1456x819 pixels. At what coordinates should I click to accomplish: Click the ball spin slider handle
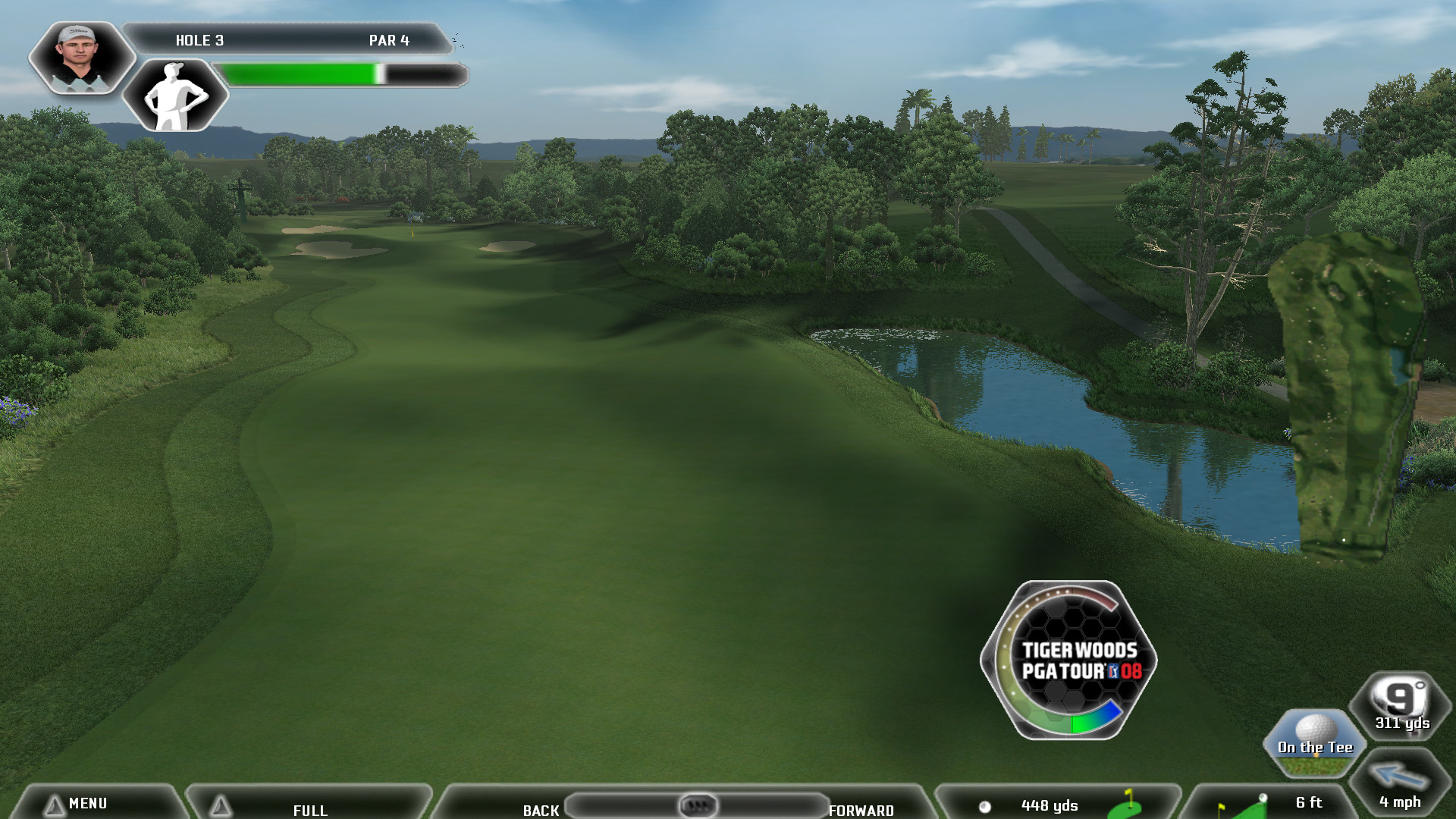698,805
